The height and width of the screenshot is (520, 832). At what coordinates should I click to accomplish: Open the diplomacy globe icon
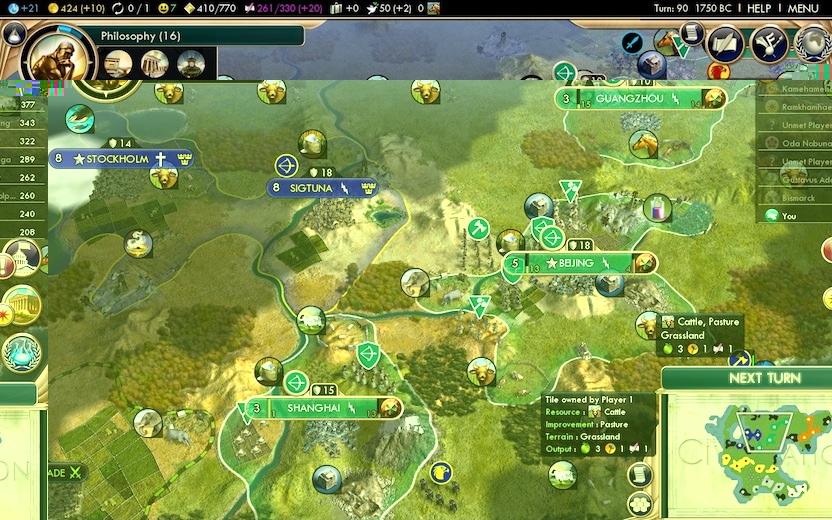[x=814, y=44]
